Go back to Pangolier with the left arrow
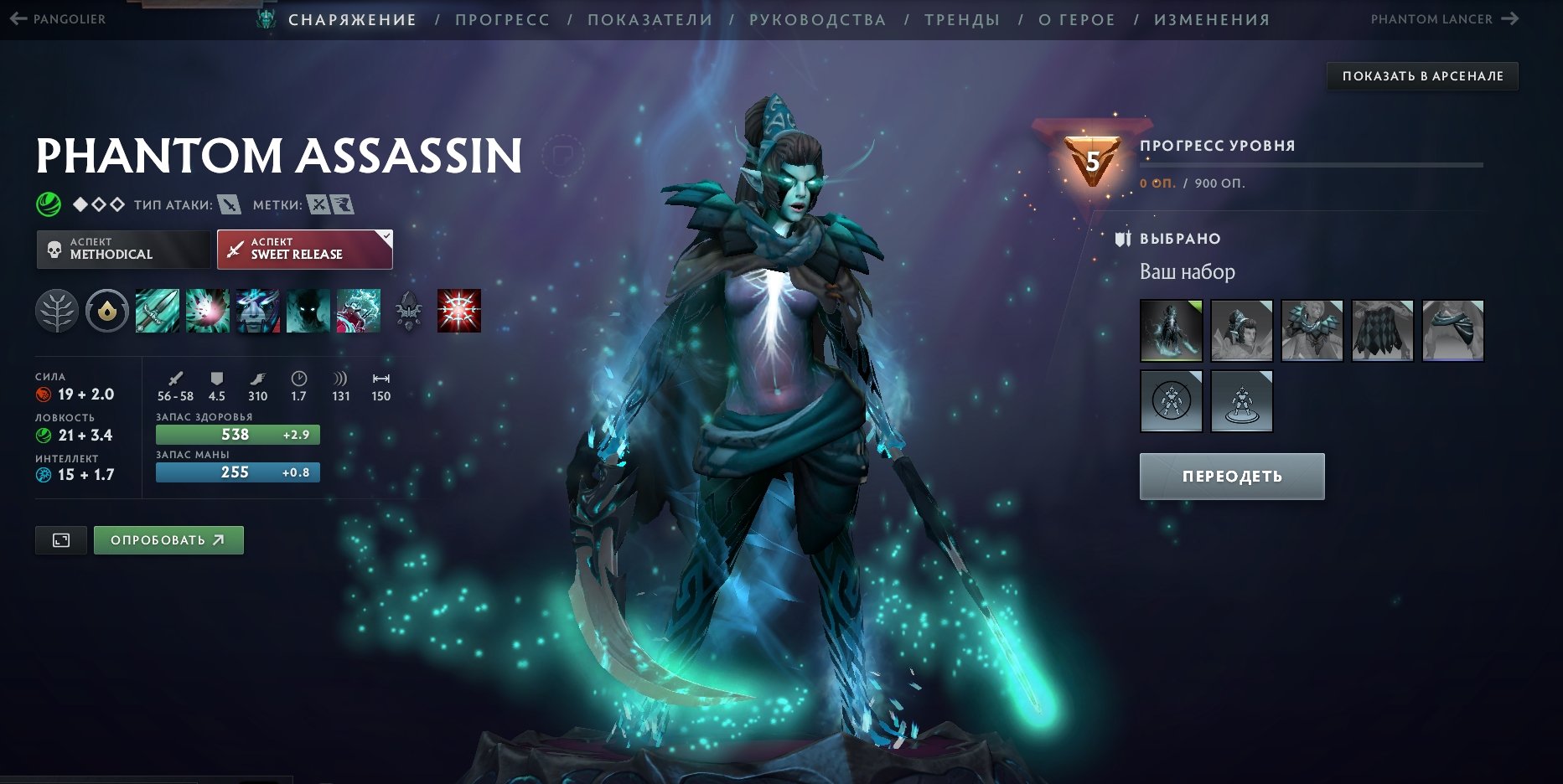This screenshot has width=1563, height=784. 18,18
